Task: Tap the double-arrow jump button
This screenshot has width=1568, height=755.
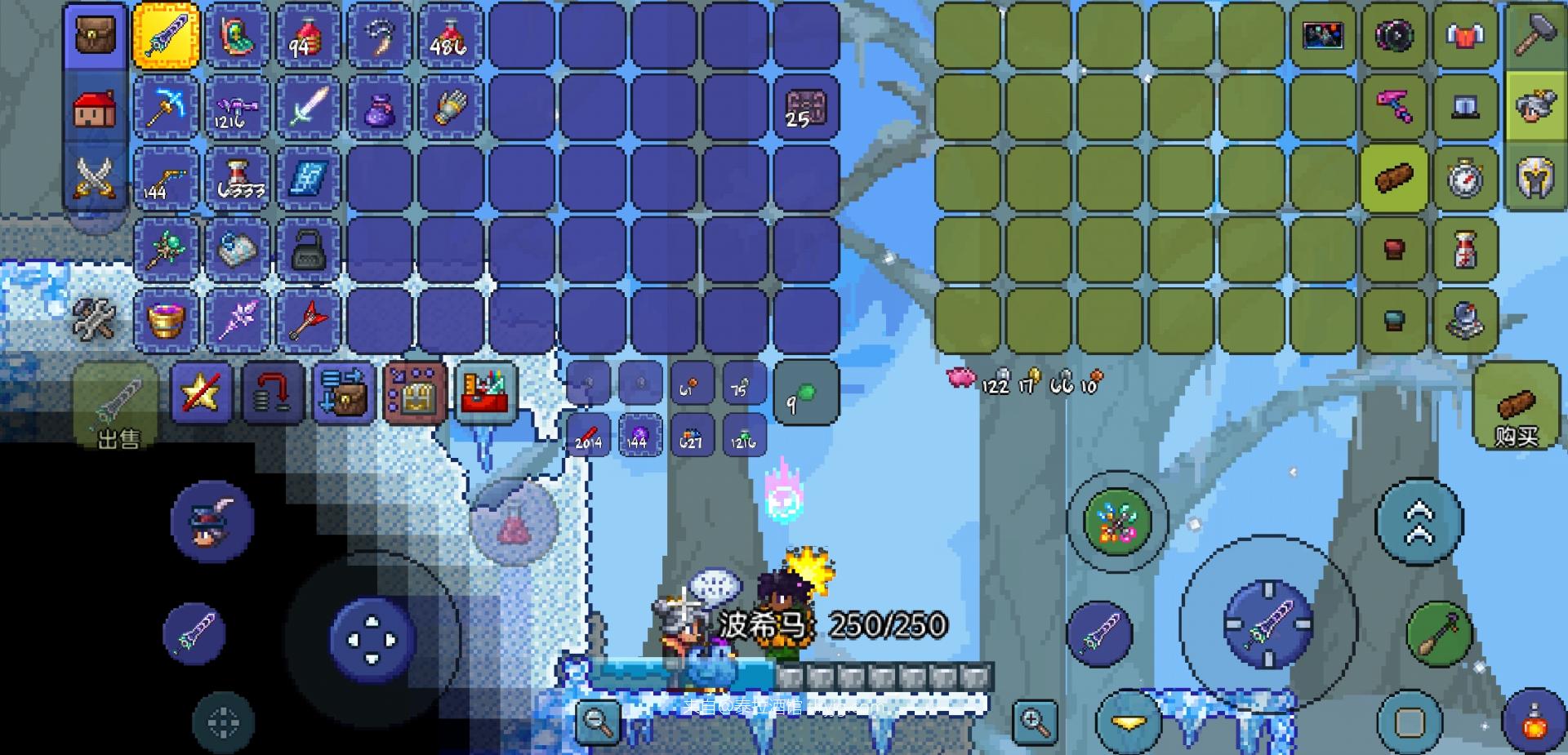Action: click(x=1419, y=521)
